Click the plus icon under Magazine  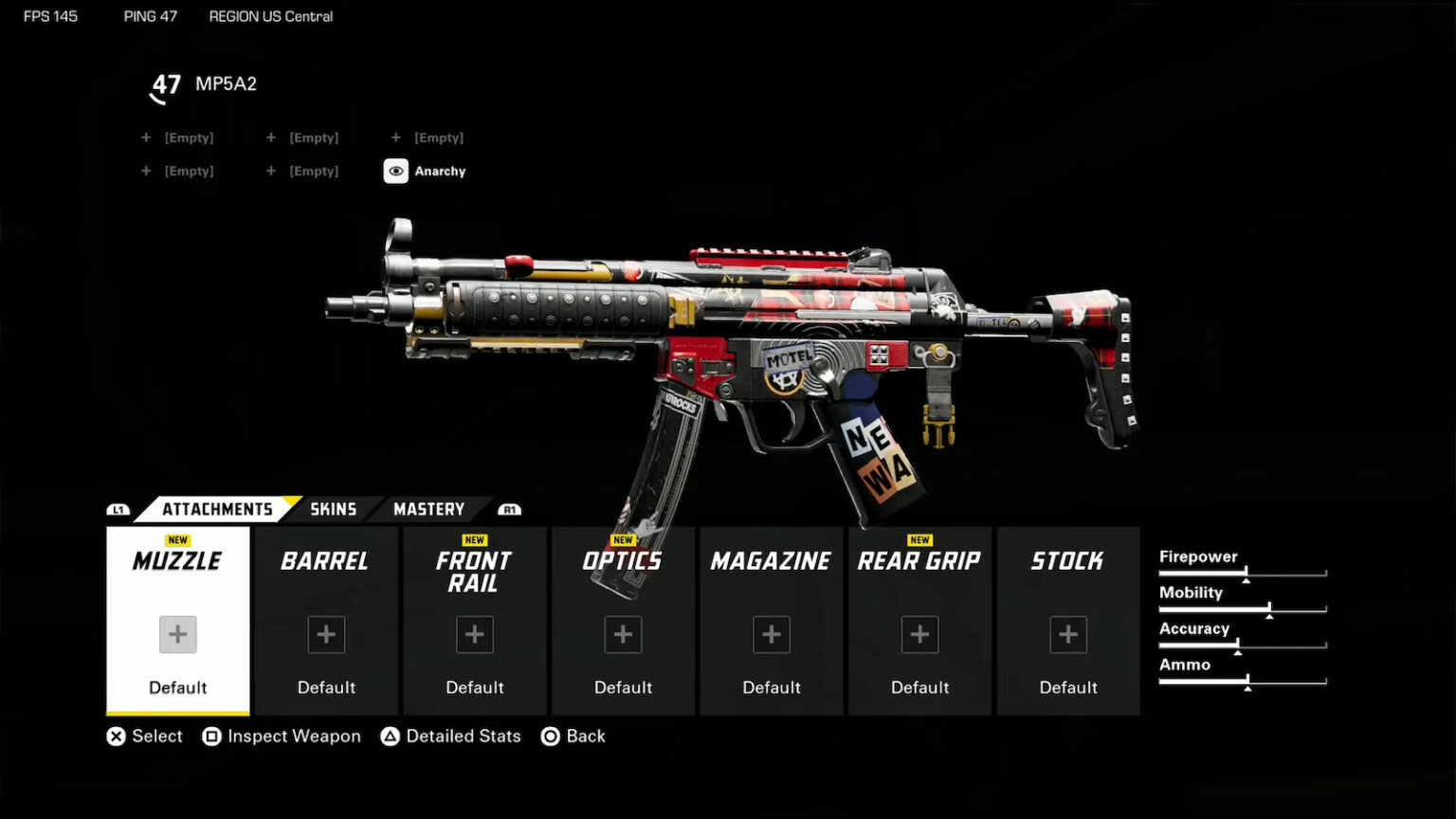771,634
